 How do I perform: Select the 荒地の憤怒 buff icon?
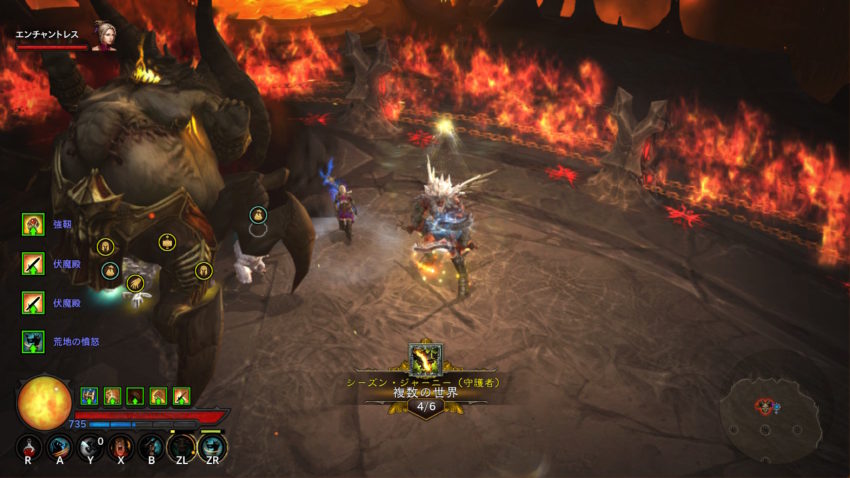coord(33,341)
